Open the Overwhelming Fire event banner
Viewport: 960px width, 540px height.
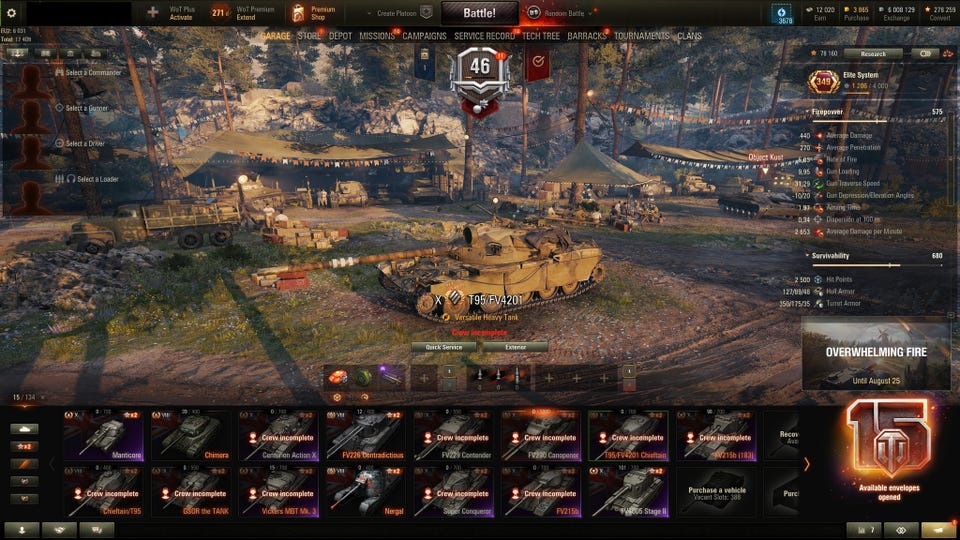[x=875, y=353]
